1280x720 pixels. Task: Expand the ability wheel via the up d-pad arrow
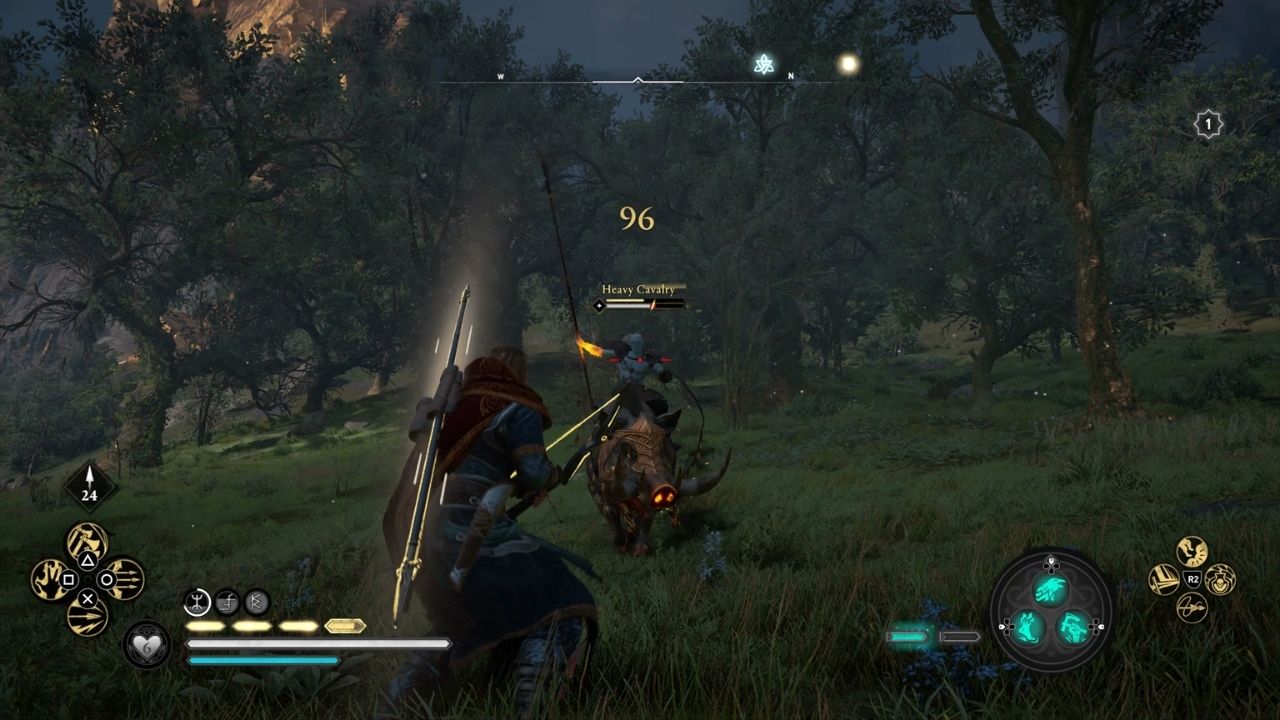1051,561
